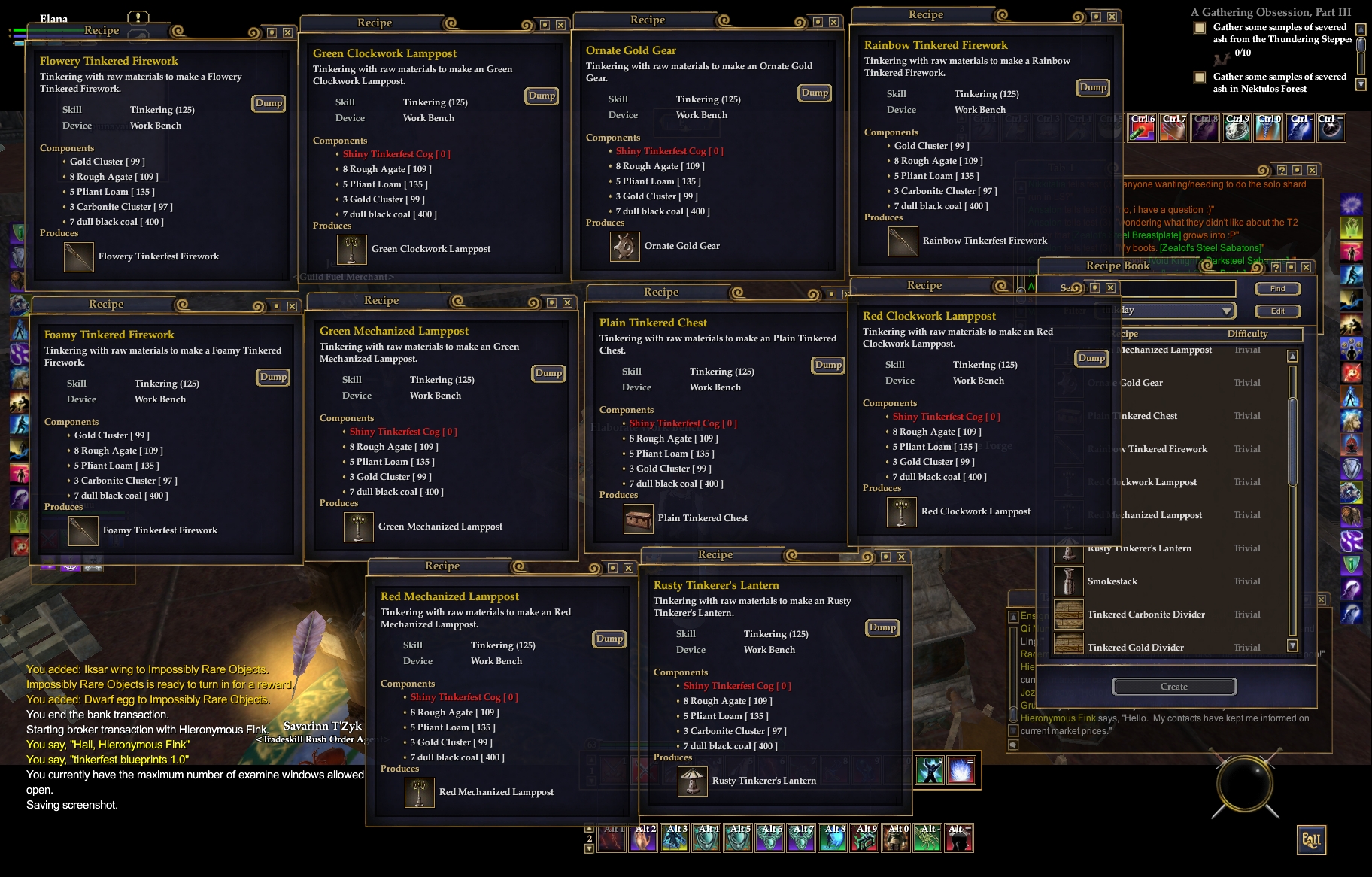
Task: Select Tinkered Carbonite Divider recipe row
Action: tap(1146, 615)
